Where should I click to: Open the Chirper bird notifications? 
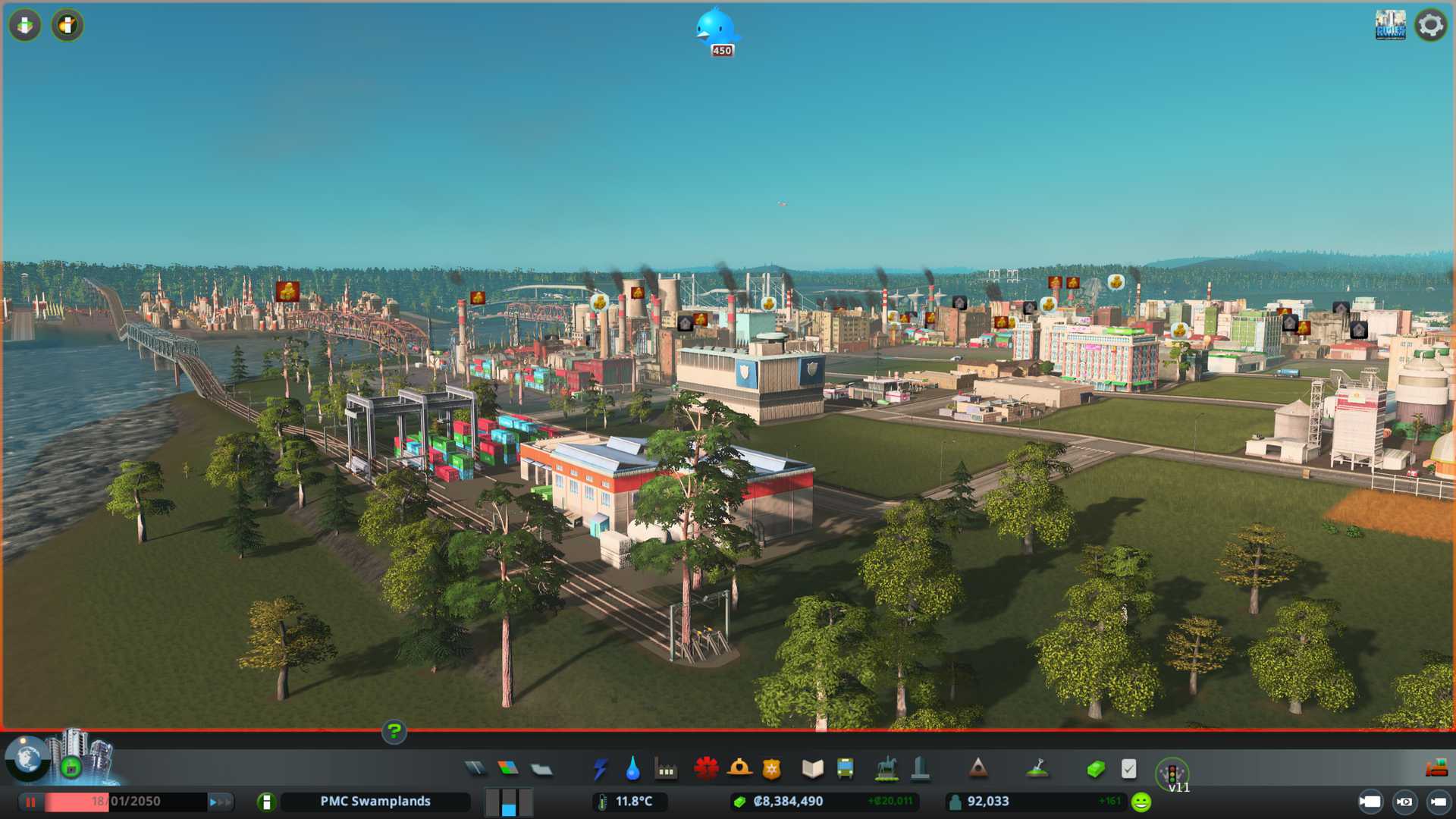pos(716,29)
